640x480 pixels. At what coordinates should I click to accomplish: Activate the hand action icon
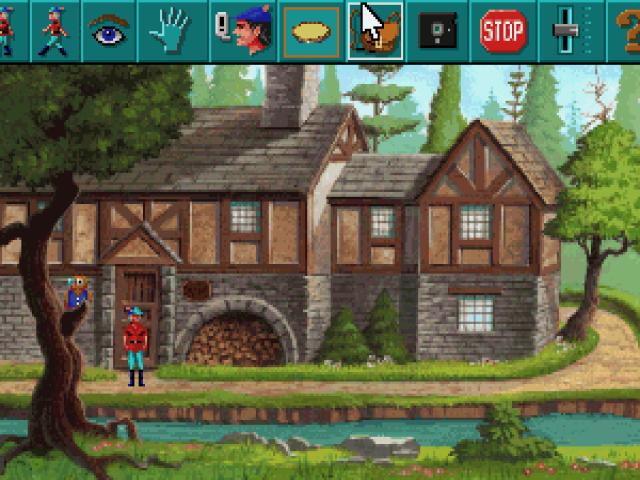(170, 31)
